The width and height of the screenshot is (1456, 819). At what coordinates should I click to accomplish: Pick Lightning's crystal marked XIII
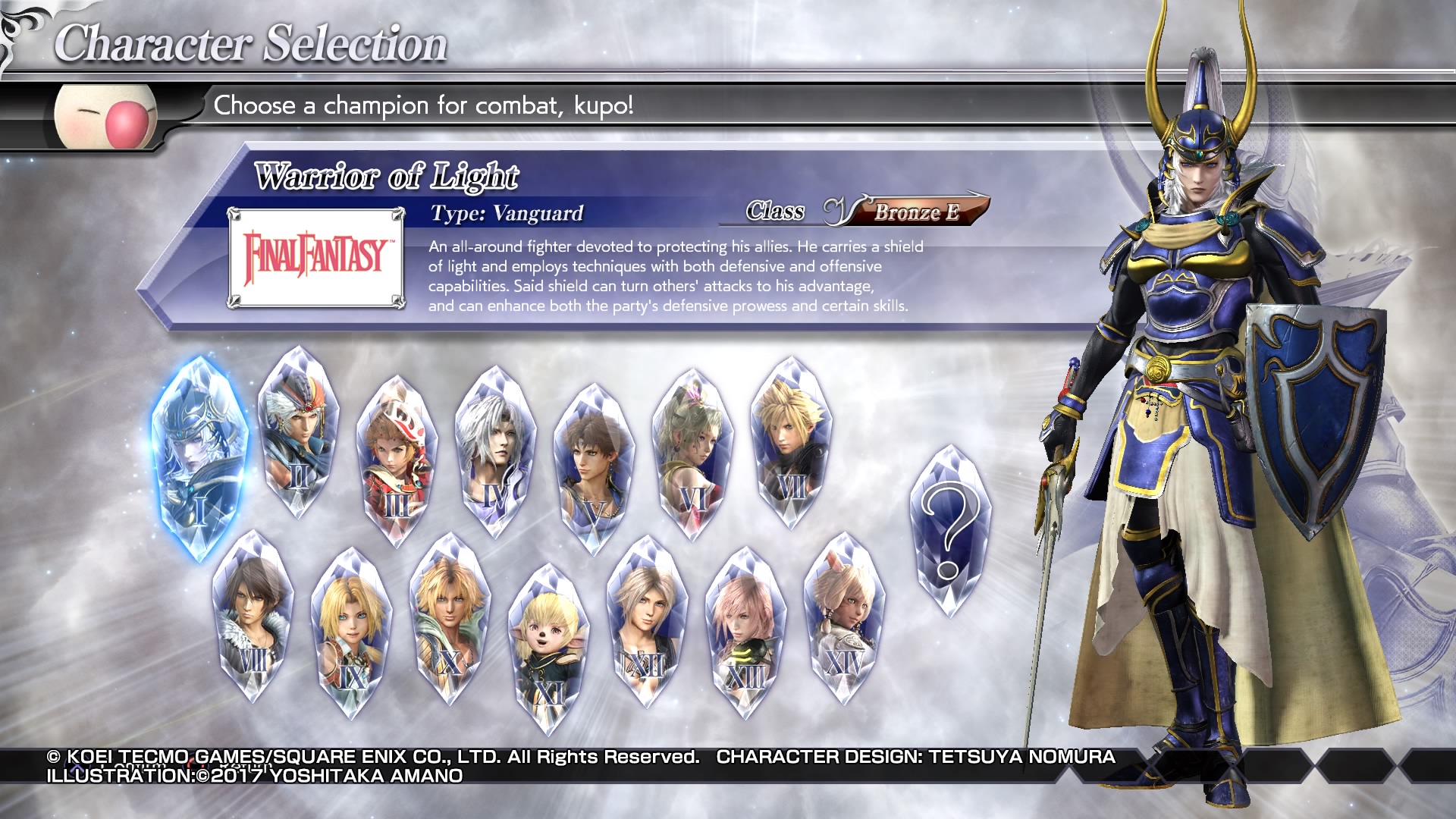tap(745, 632)
